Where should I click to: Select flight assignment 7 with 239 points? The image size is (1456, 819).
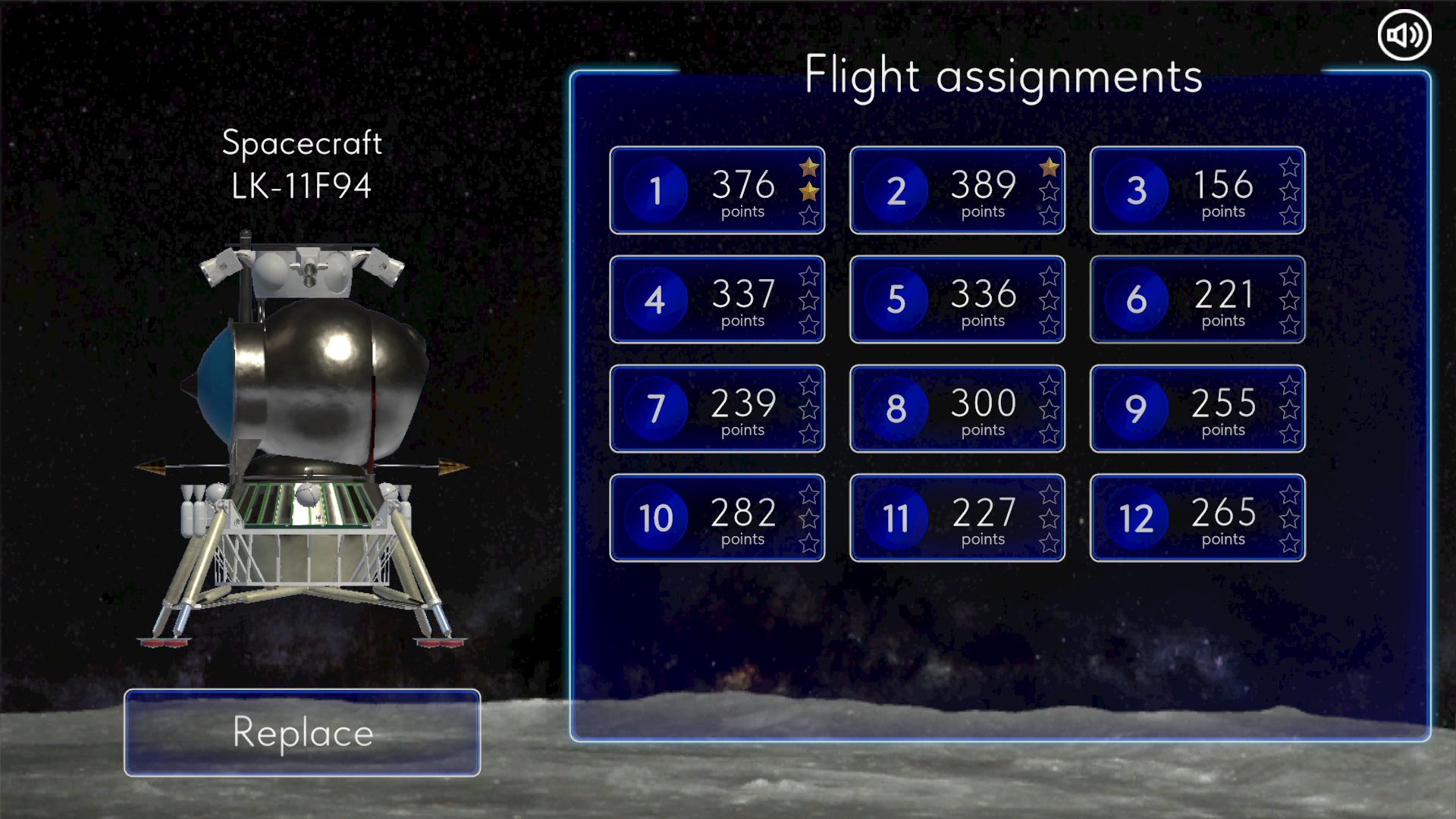click(717, 409)
